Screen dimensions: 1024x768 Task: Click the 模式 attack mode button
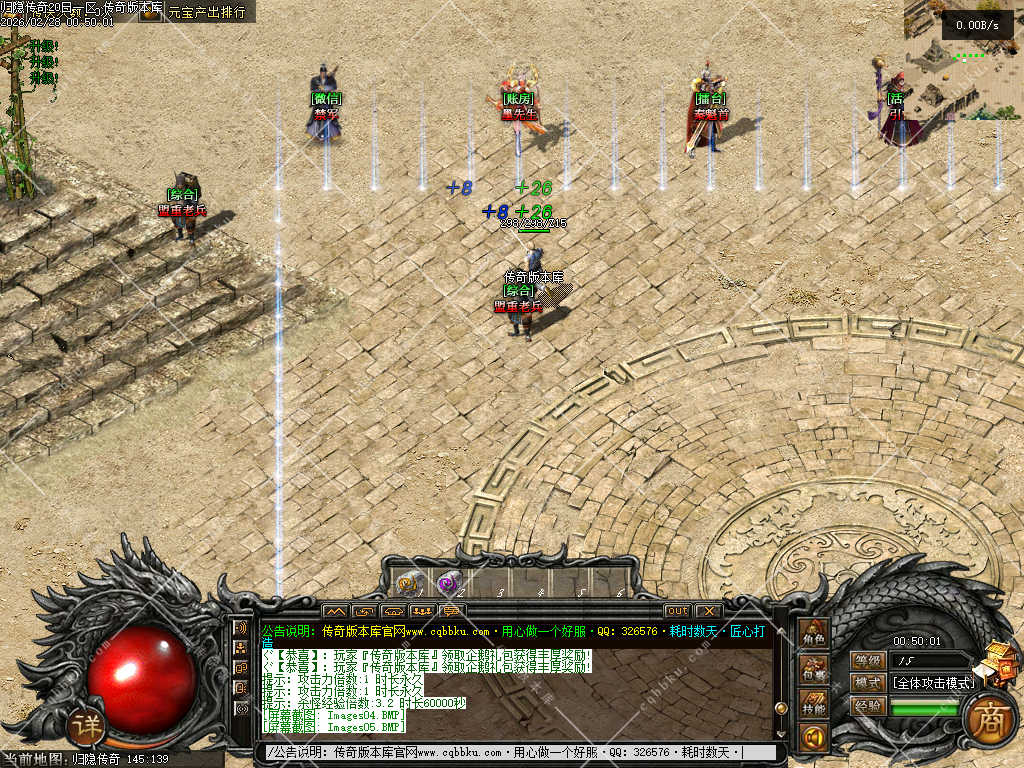coord(868,683)
